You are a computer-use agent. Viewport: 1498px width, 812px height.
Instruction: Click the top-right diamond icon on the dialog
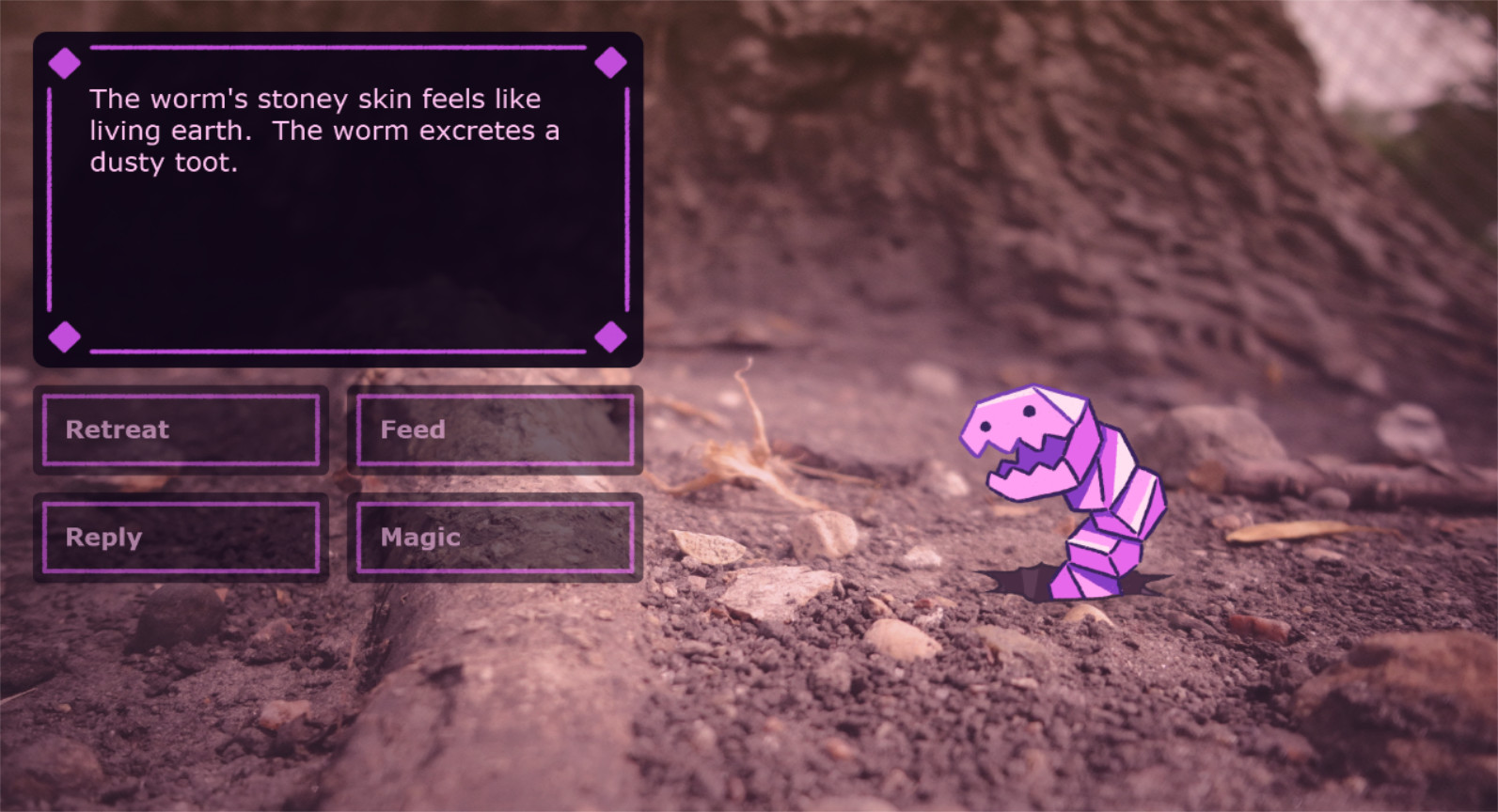coord(612,62)
